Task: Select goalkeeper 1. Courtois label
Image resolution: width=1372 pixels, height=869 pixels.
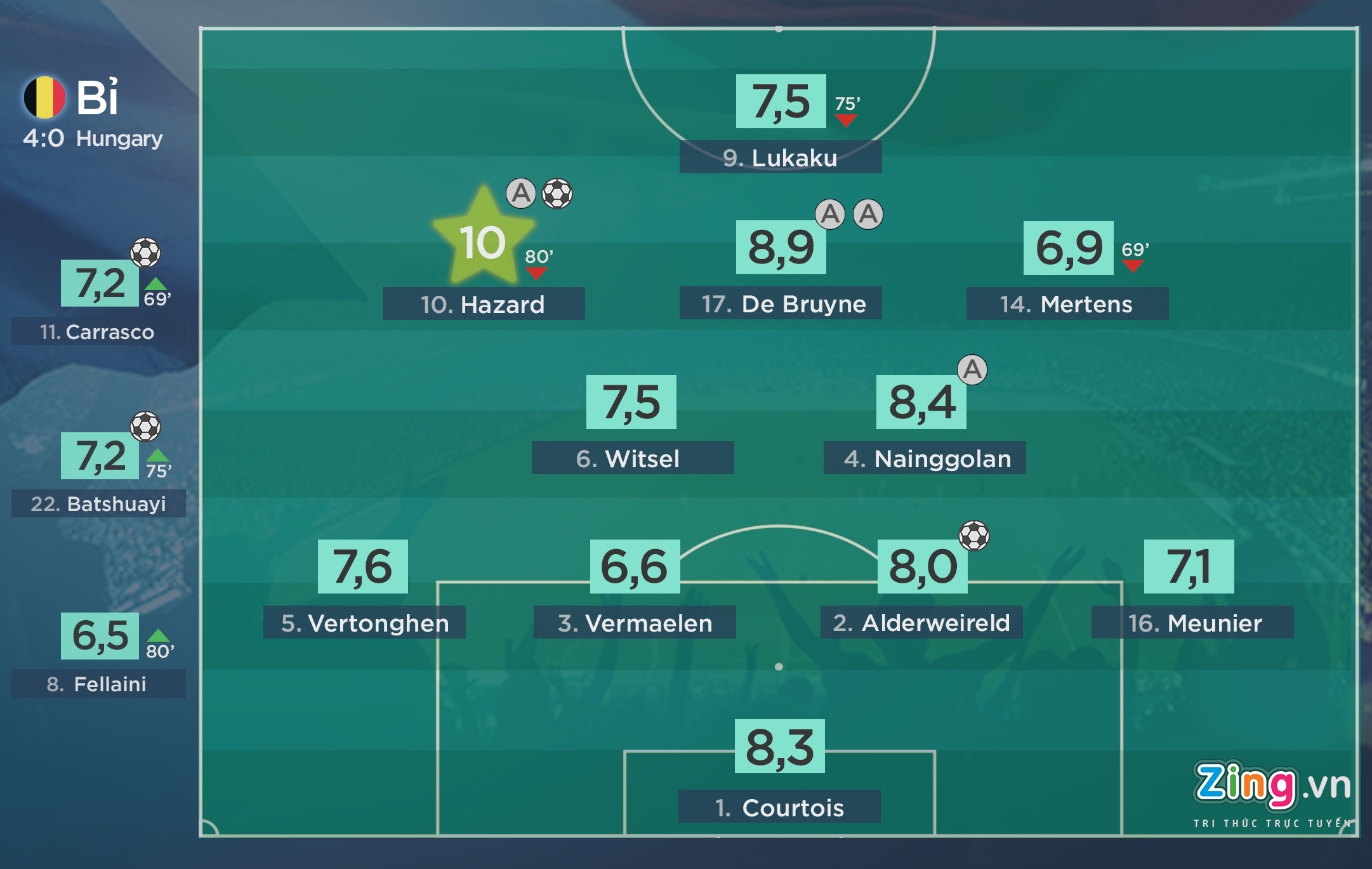Action: click(779, 807)
